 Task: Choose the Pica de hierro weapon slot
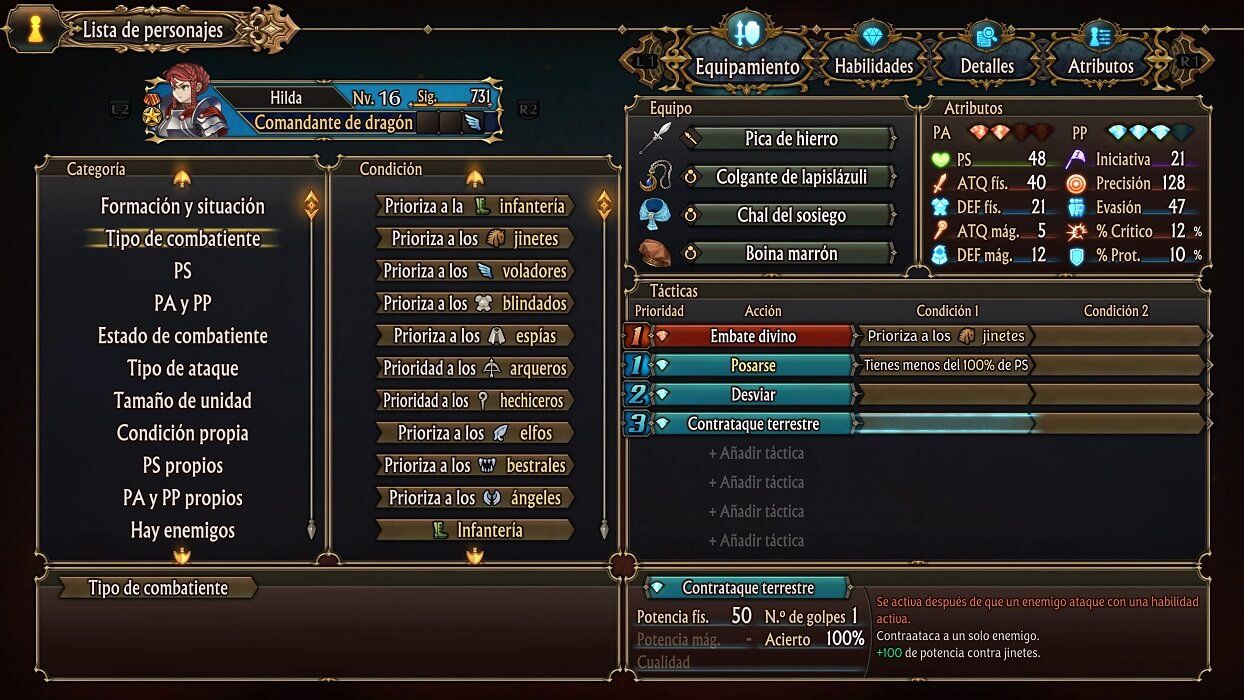[x=790, y=139]
